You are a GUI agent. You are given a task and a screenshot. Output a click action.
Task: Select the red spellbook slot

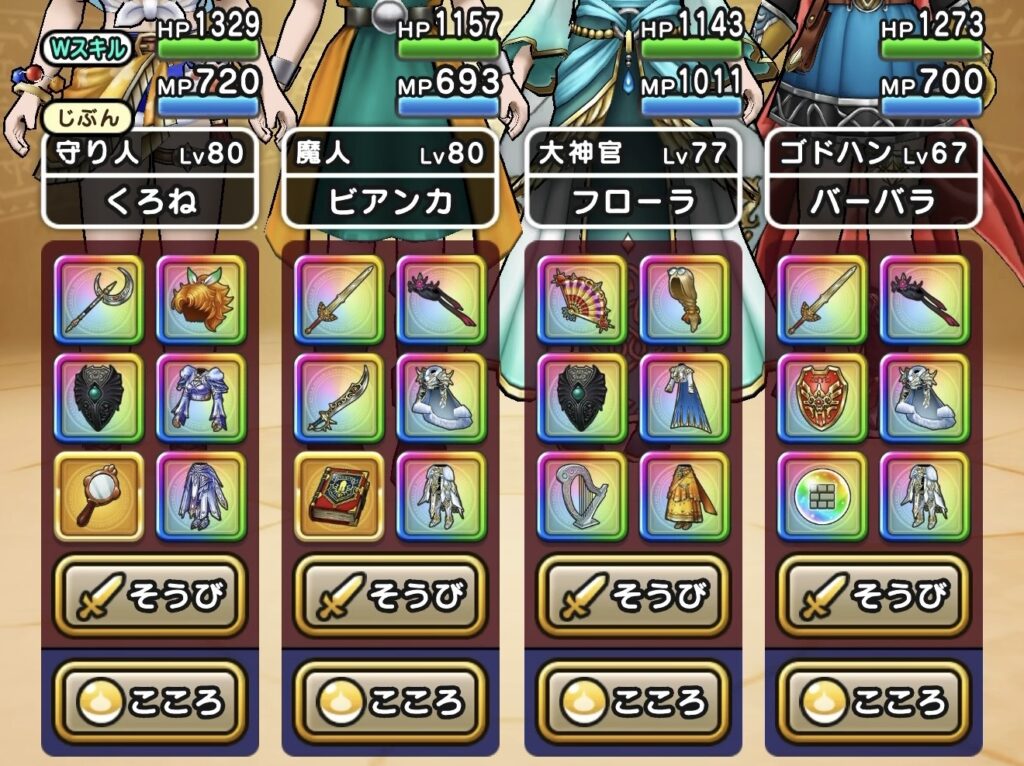click(x=339, y=496)
